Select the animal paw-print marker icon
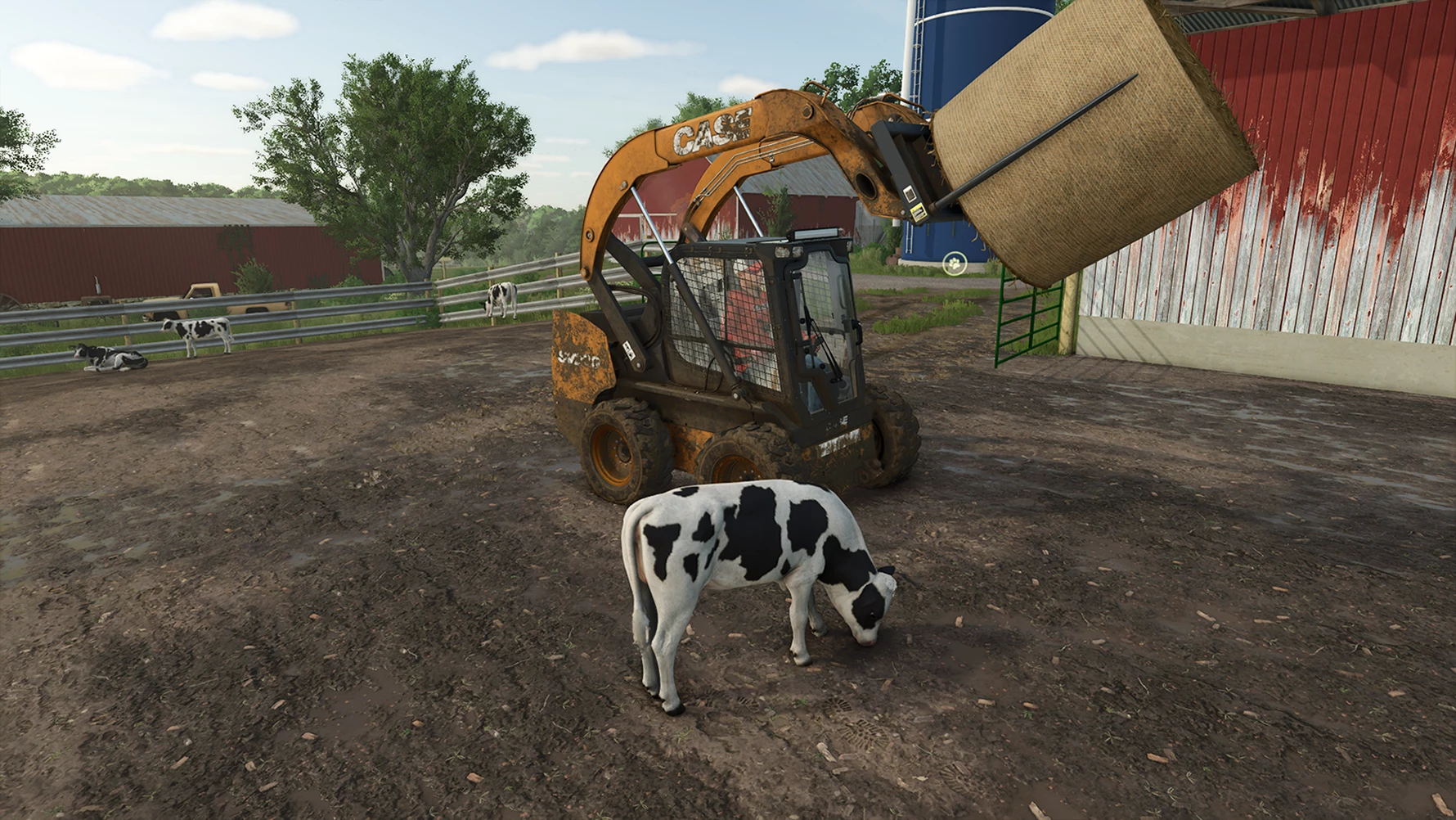The image size is (1456, 820). (954, 264)
